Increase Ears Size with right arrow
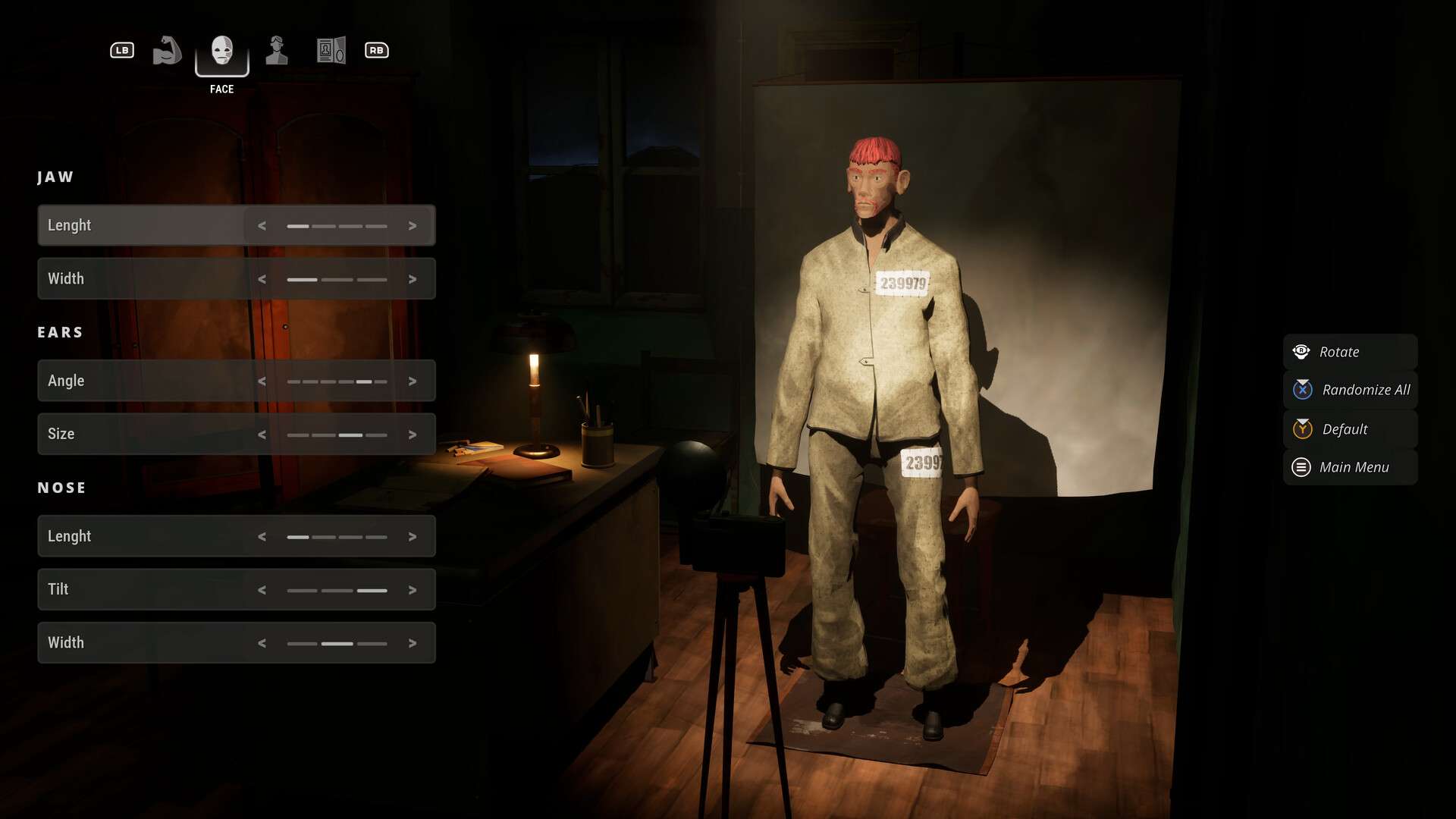The image size is (1456, 819). click(x=413, y=435)
